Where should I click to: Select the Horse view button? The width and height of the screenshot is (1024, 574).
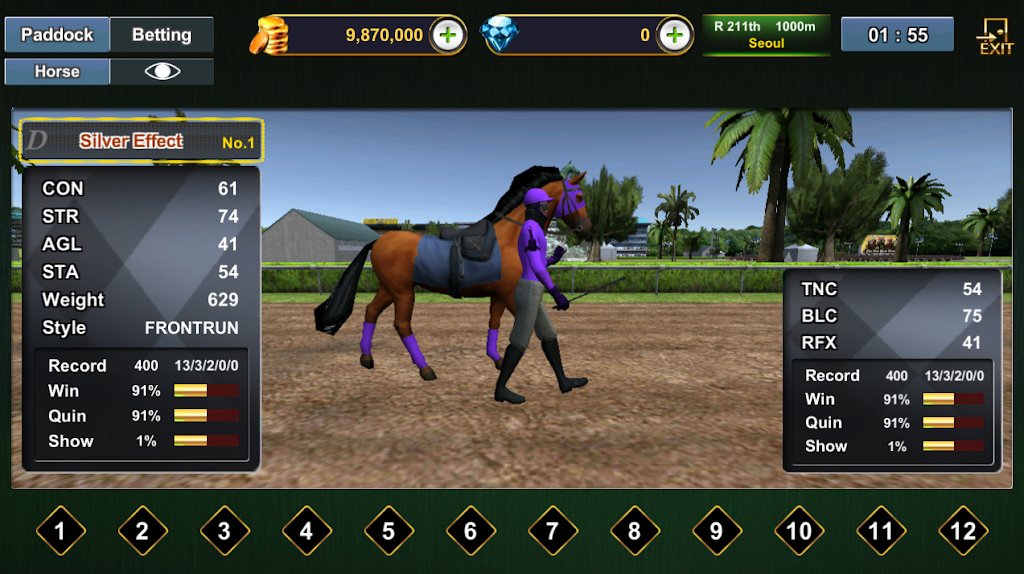(57, 72)
